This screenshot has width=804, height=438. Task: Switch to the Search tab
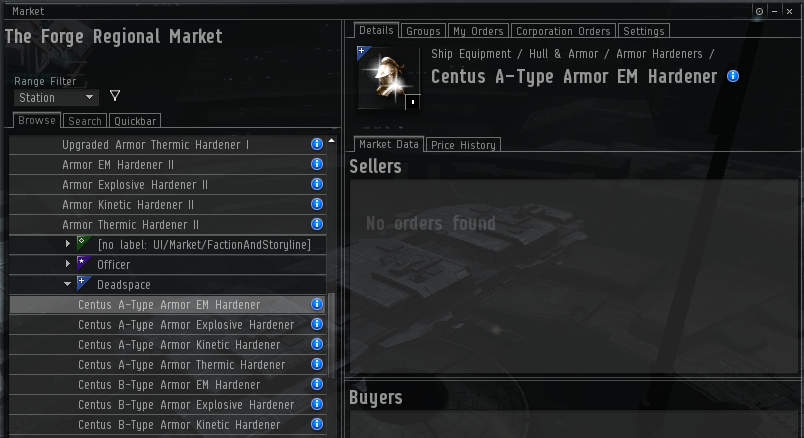point(85,121)
